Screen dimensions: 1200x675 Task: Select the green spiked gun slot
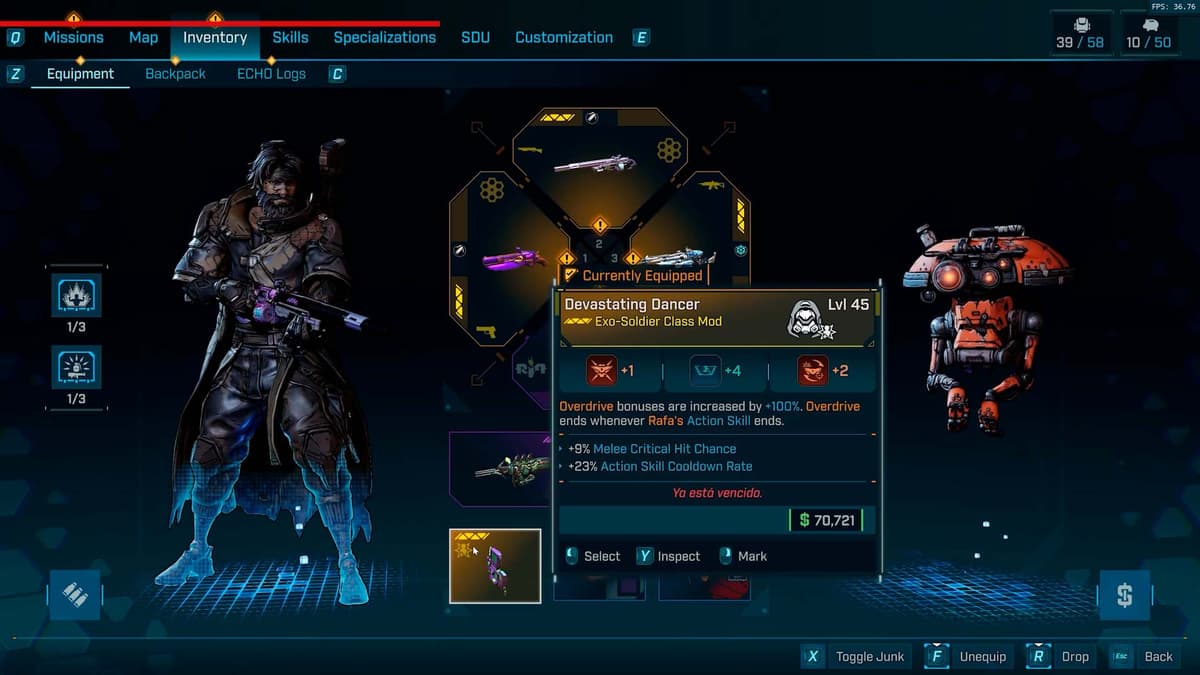(510, 468)
